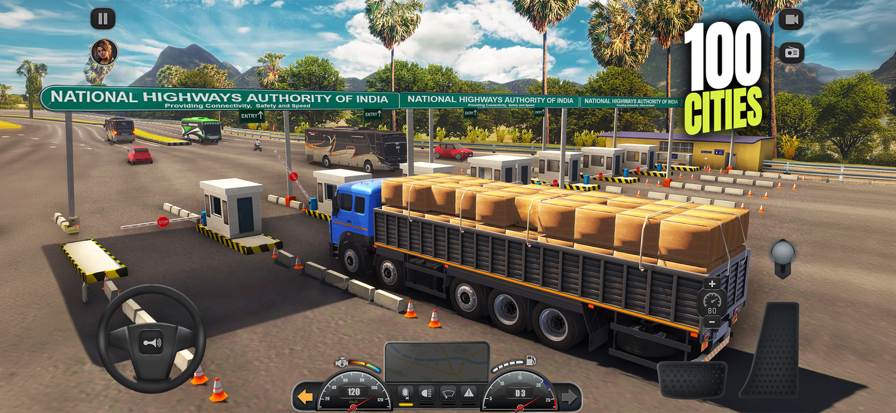The height and width of the screenshot is (413, 896).
Task: Decrease cruise speed with minus button
Action: point(712,322)
